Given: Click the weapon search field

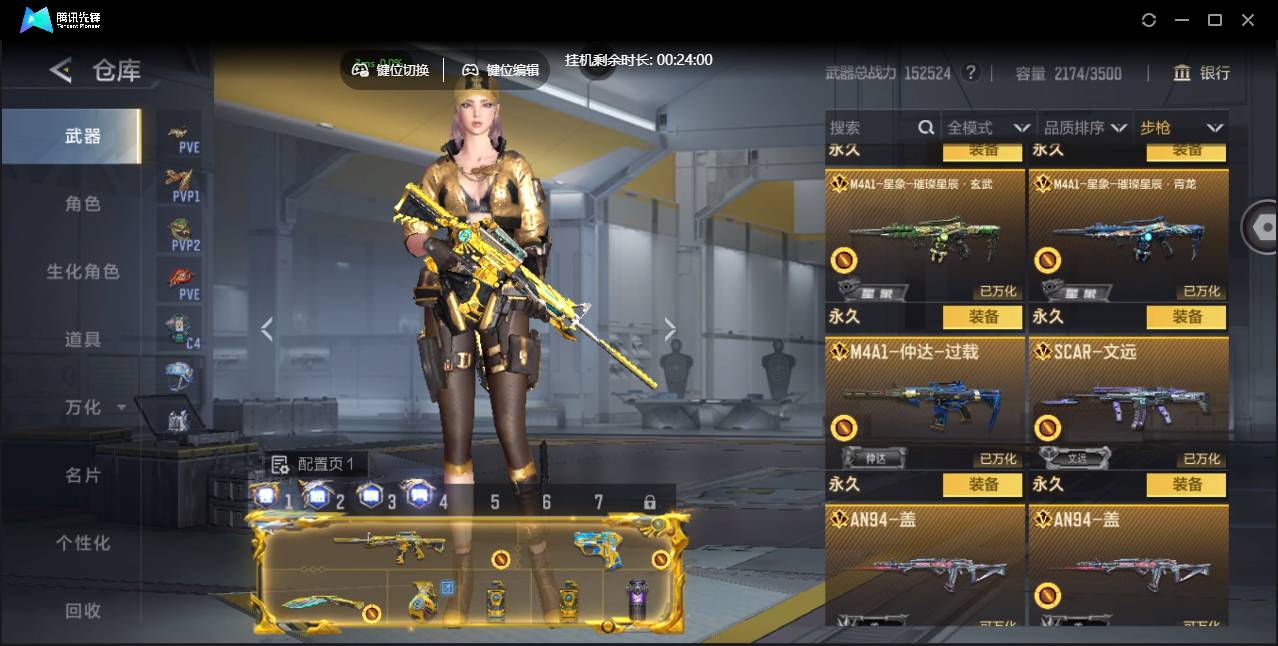Looking at the screenshot, I should point(872,128).
